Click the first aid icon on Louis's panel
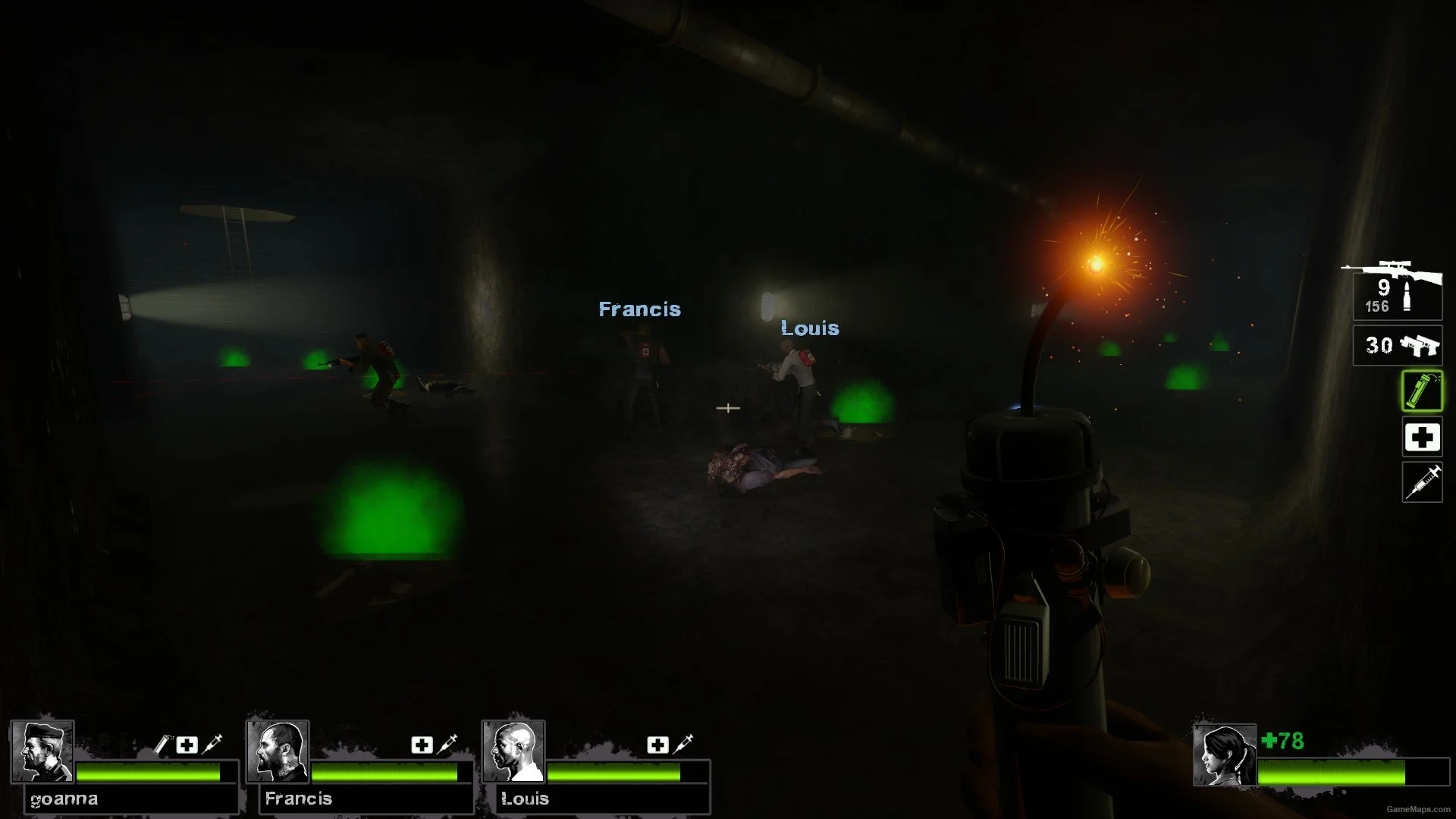The height and width of the screenshot is (819, 1456). pos(657,745)
